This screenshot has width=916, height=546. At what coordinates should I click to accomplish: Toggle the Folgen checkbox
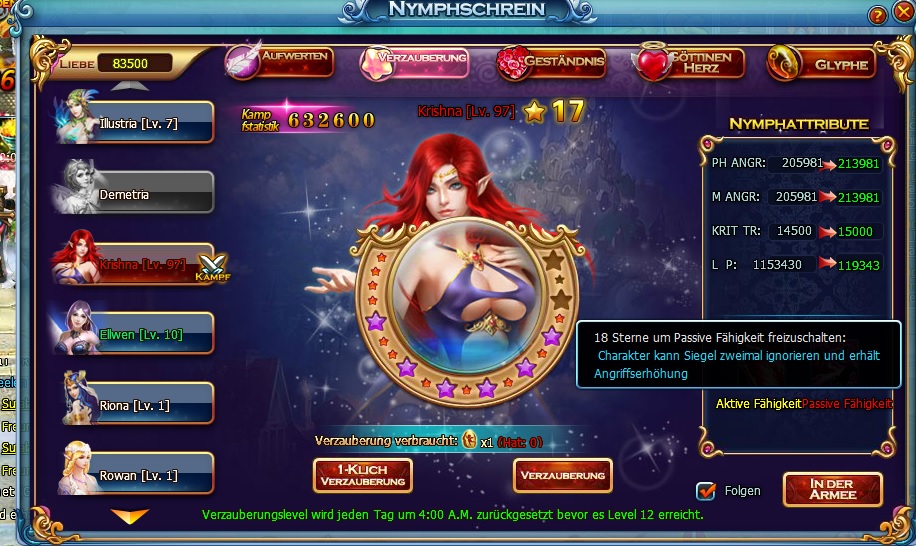706,491
